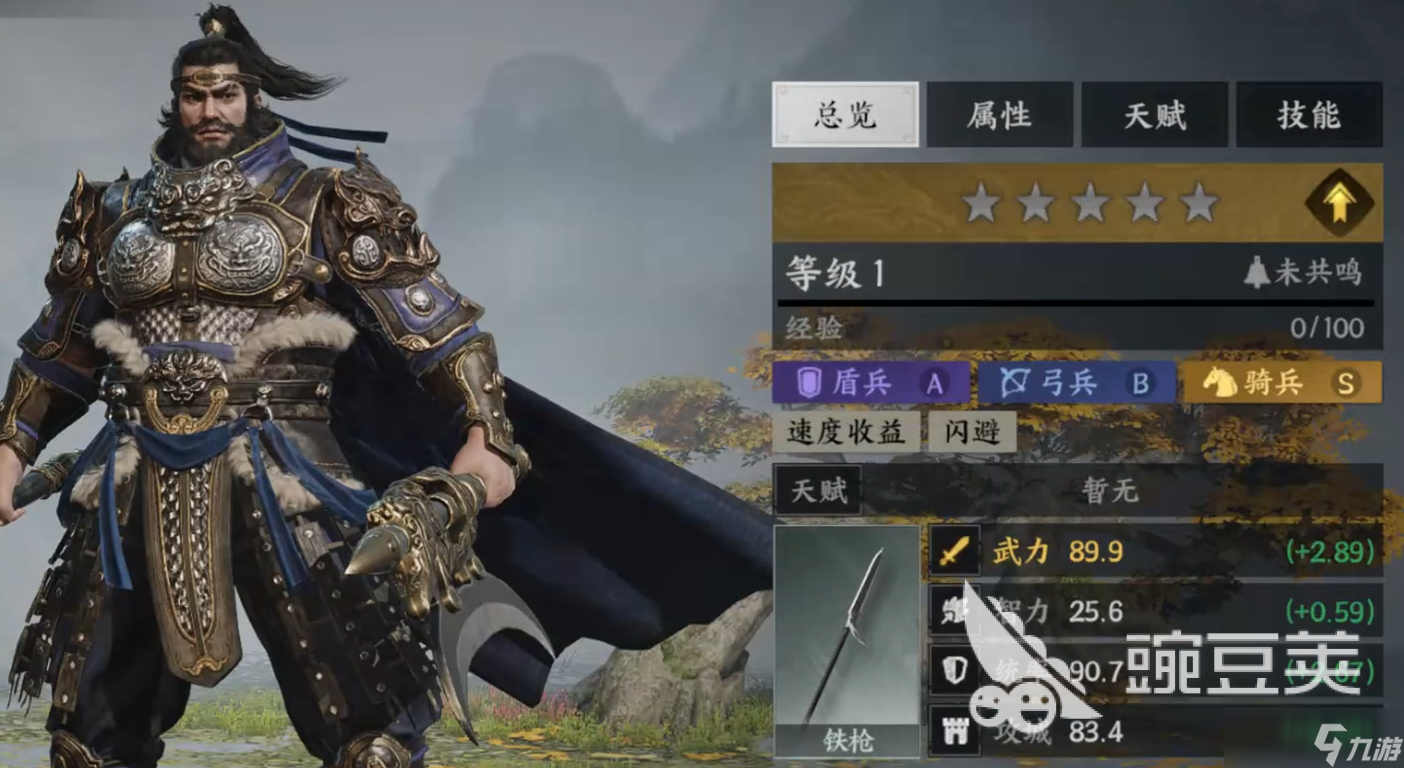The image size is (1404, 768).
Task: Select the 武力 sword stat icon
Action: tap(954, 551)
